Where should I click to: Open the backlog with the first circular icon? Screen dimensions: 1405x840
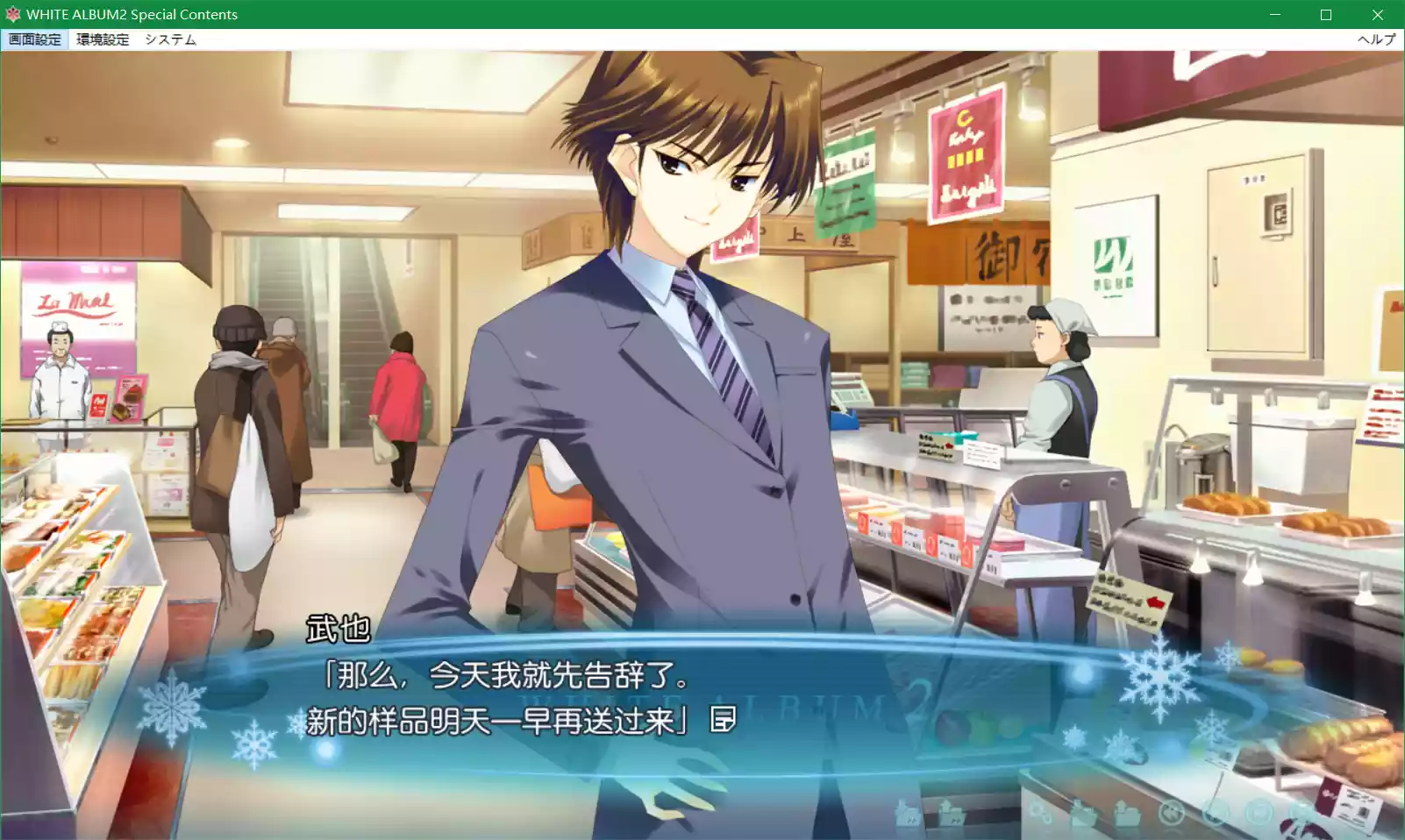pos(1172,813)
